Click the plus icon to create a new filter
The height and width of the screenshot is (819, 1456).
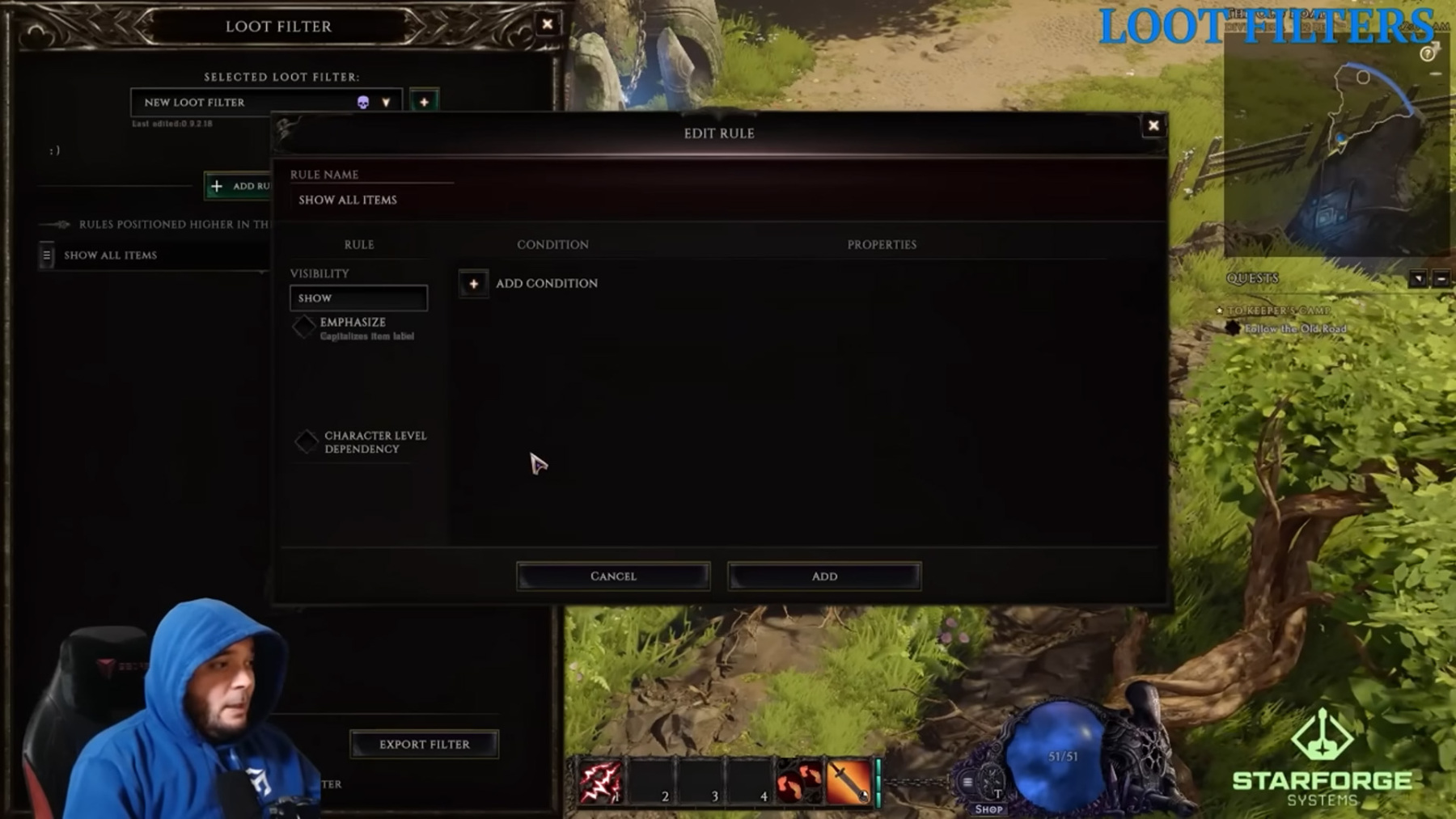point(424,102)
